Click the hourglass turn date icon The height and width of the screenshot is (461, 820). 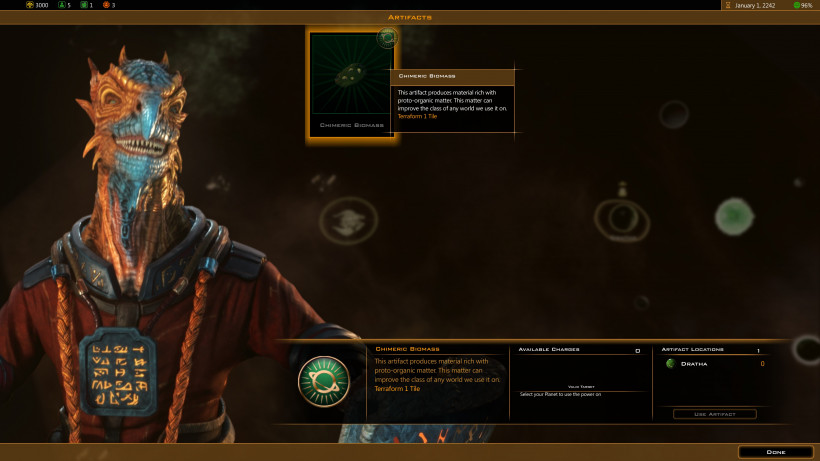tap(727, 5)
